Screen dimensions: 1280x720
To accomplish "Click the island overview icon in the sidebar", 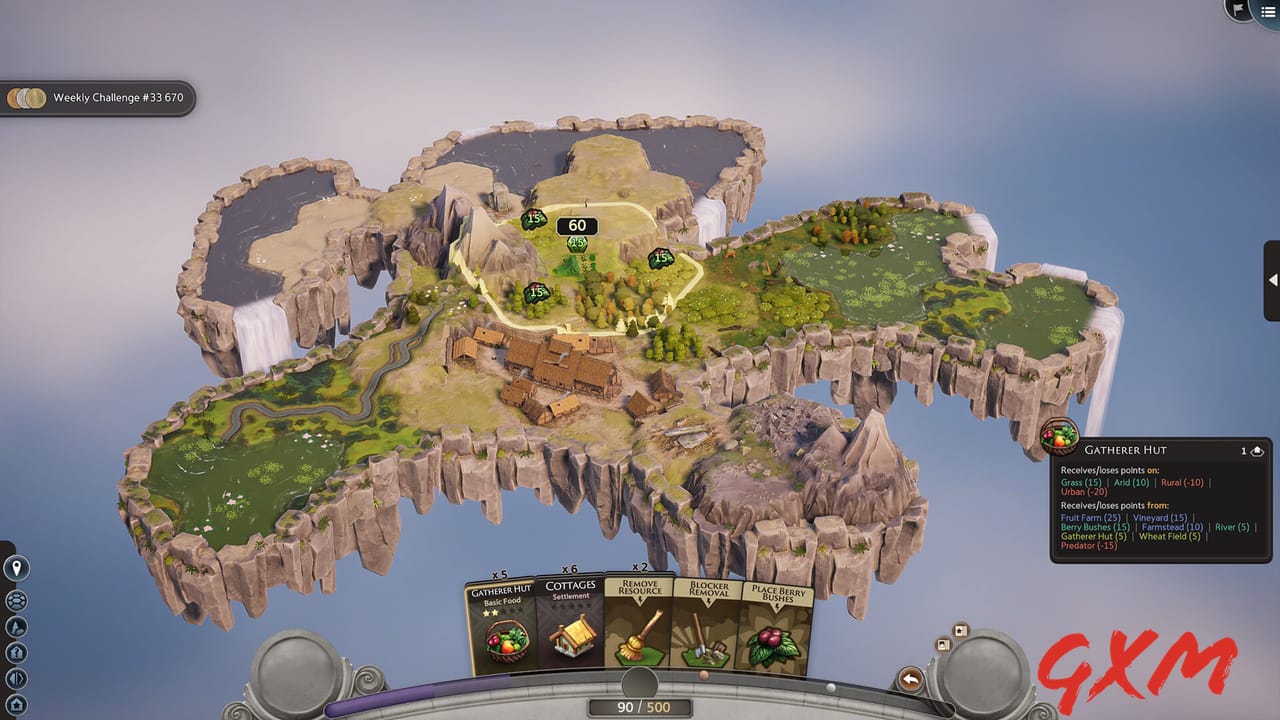I will coord(15,601).
